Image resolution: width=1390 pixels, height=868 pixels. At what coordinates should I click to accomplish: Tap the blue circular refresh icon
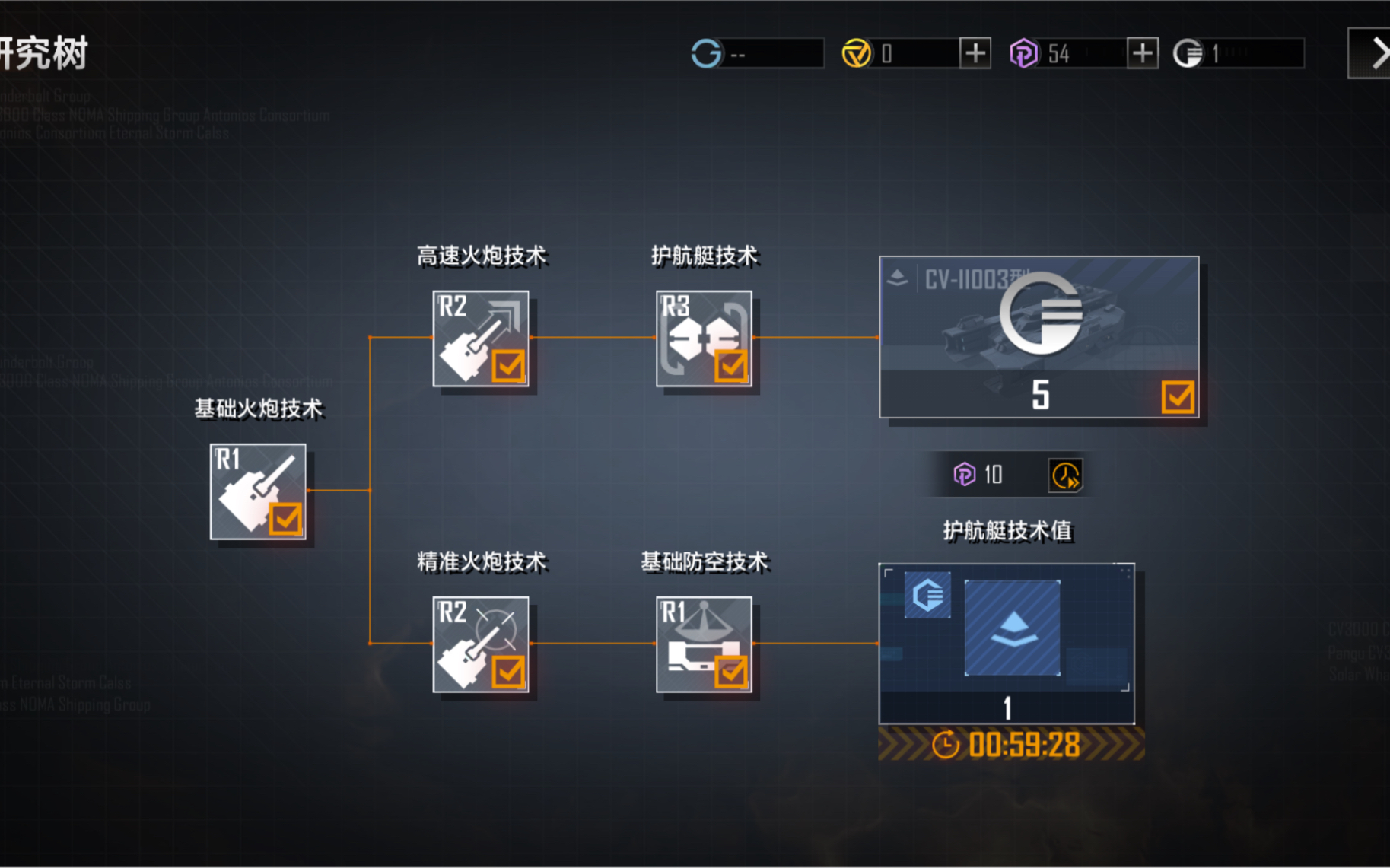coord(706,53)
